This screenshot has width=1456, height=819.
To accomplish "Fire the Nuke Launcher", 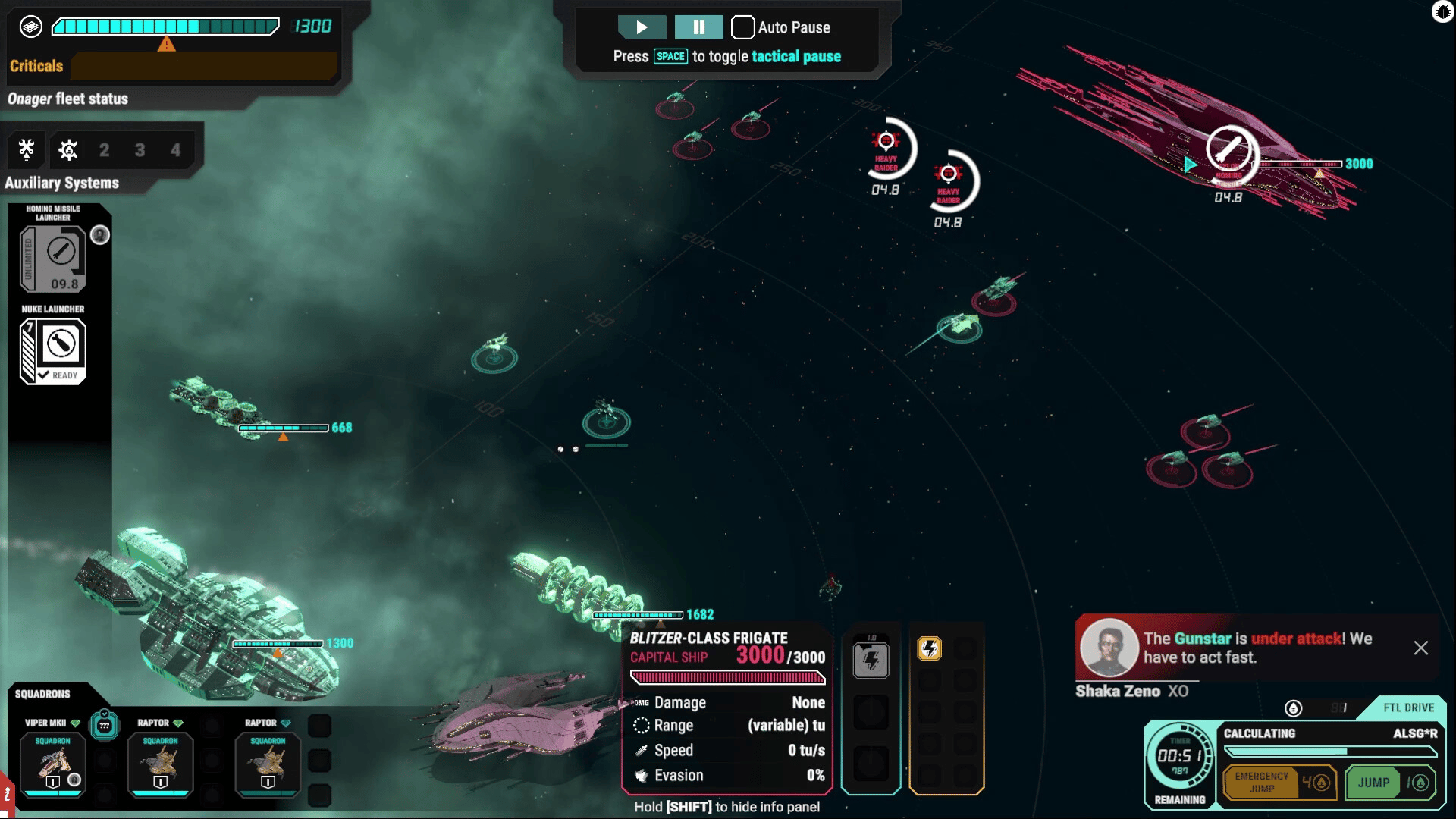I will (53, 351).
